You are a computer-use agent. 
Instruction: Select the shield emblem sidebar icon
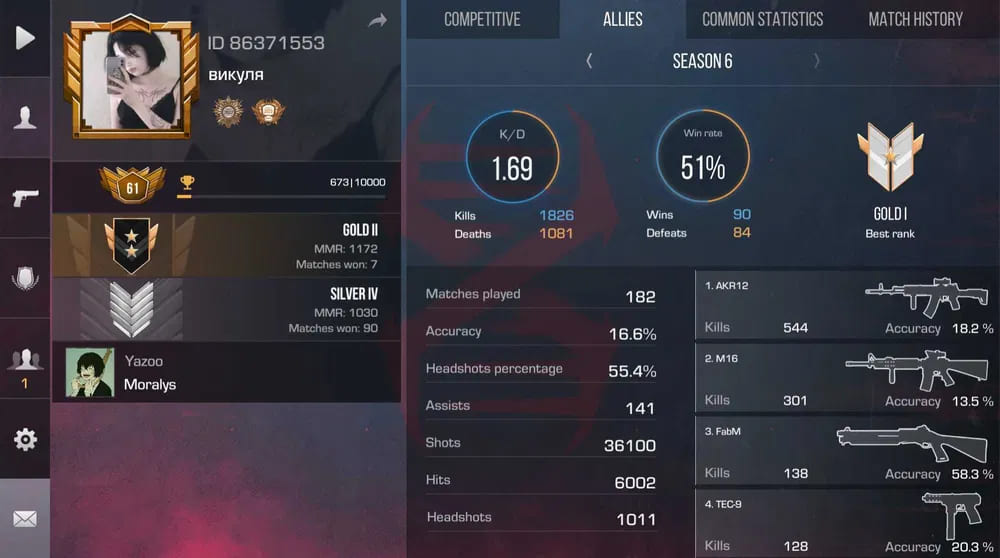[x=25, y=279]
